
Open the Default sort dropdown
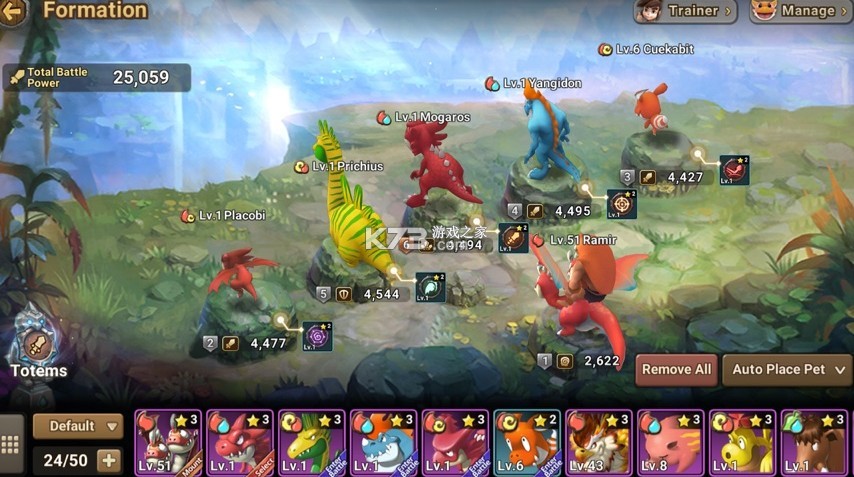[x=78, y=426]
